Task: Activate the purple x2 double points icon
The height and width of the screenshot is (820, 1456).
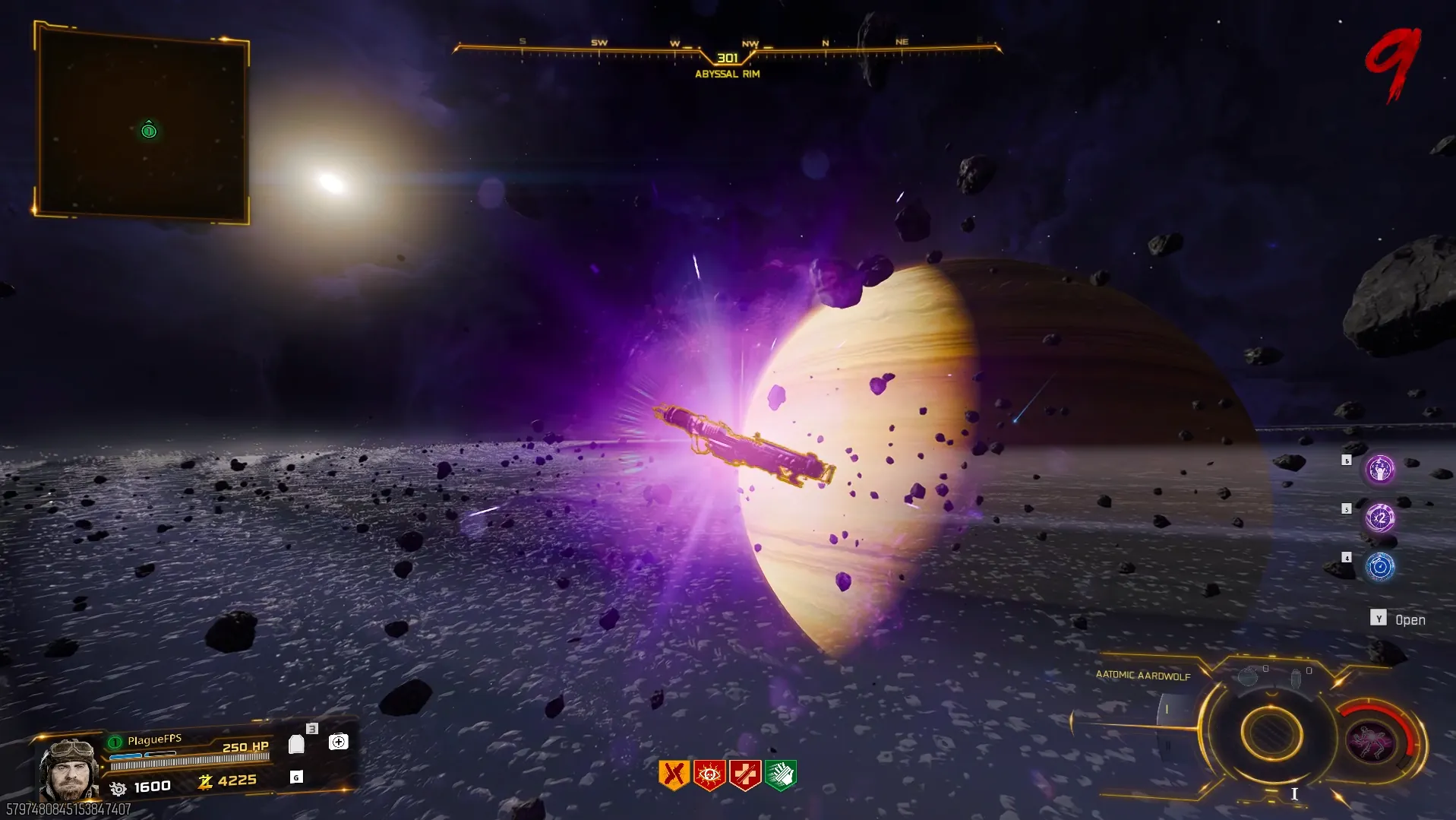Action: point(1380,518)
